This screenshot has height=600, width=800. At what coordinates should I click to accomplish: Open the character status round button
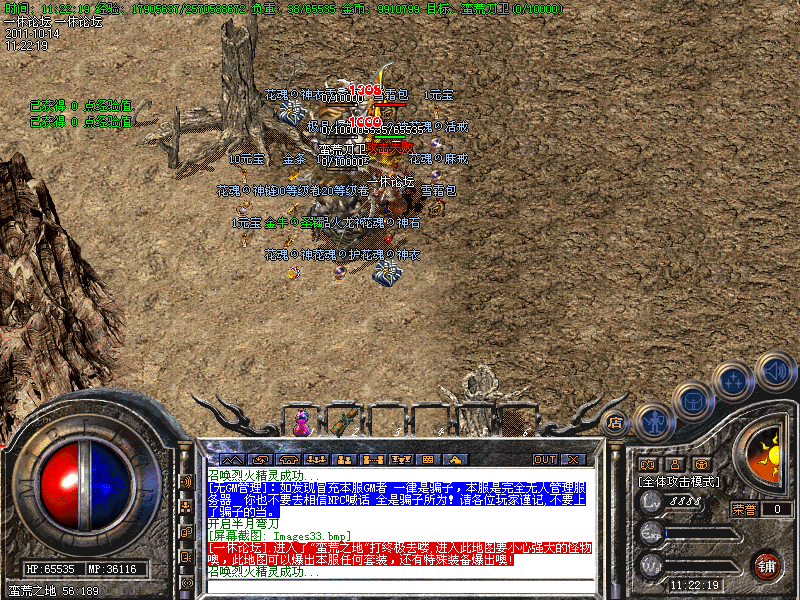[x=652, y=422]
